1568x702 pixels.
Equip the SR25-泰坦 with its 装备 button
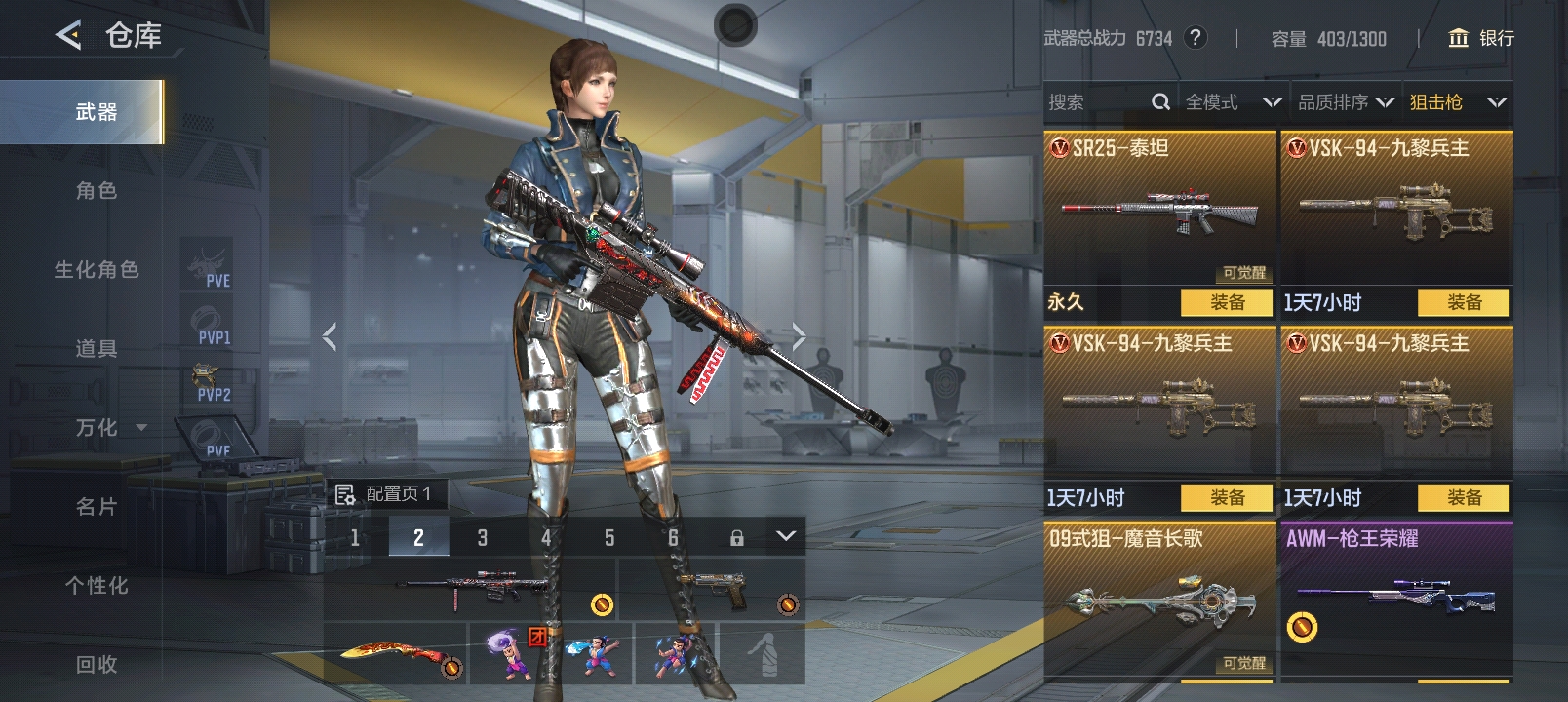click(x=1227, y=303)
